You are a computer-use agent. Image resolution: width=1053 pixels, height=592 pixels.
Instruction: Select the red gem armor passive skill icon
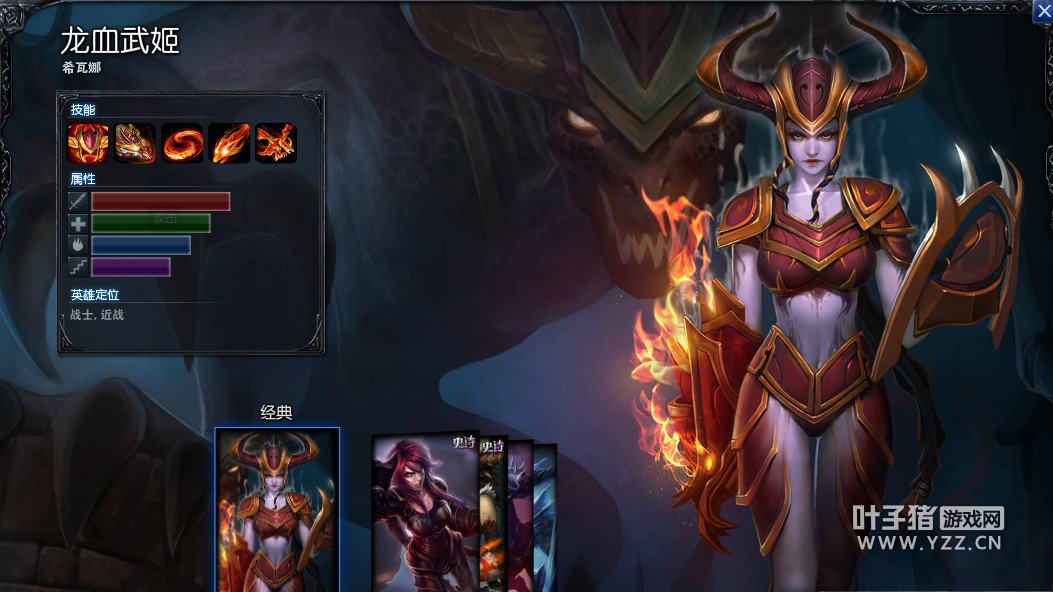click(88, 143)
